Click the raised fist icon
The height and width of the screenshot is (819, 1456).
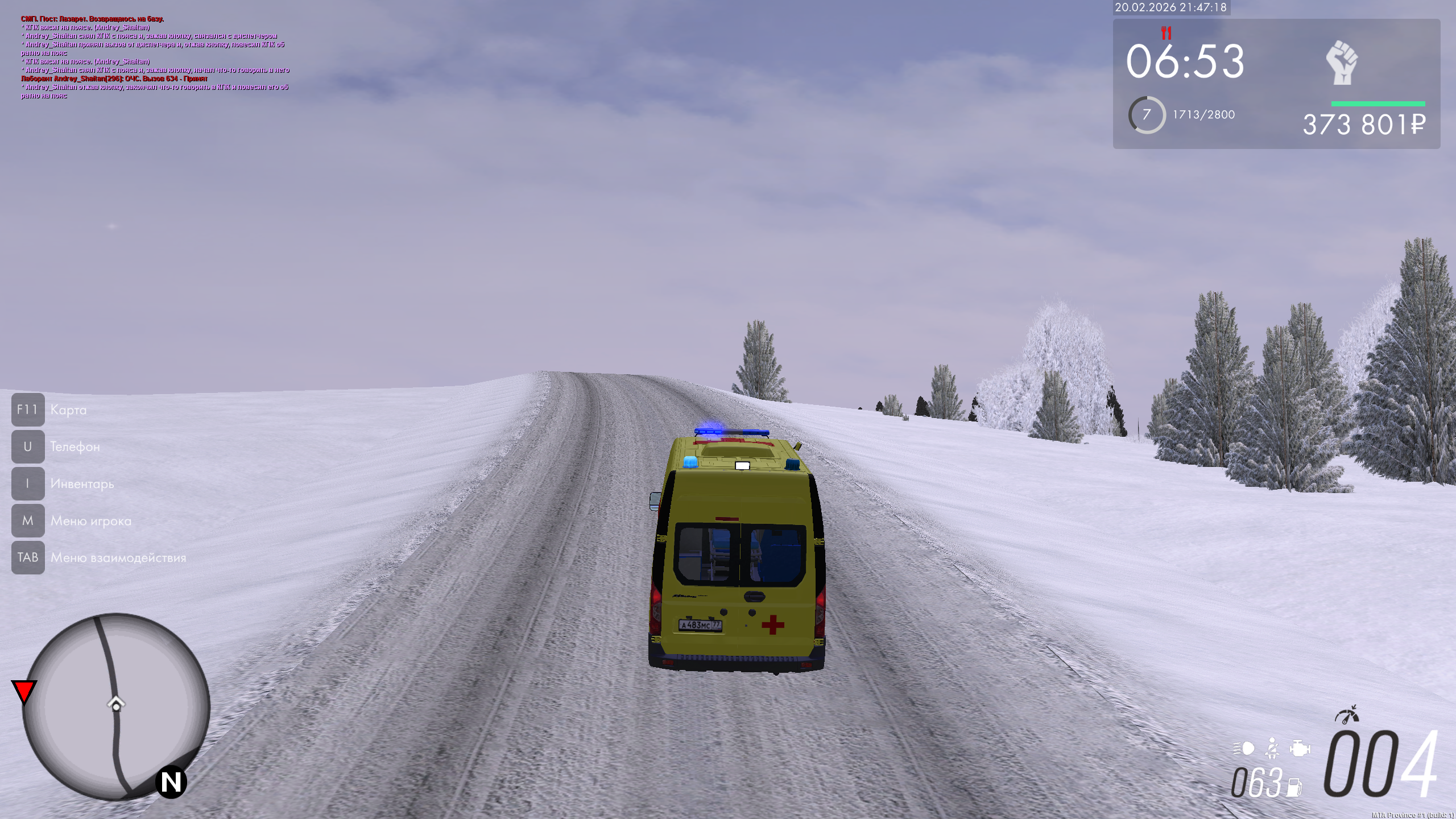coord(1342,63)
